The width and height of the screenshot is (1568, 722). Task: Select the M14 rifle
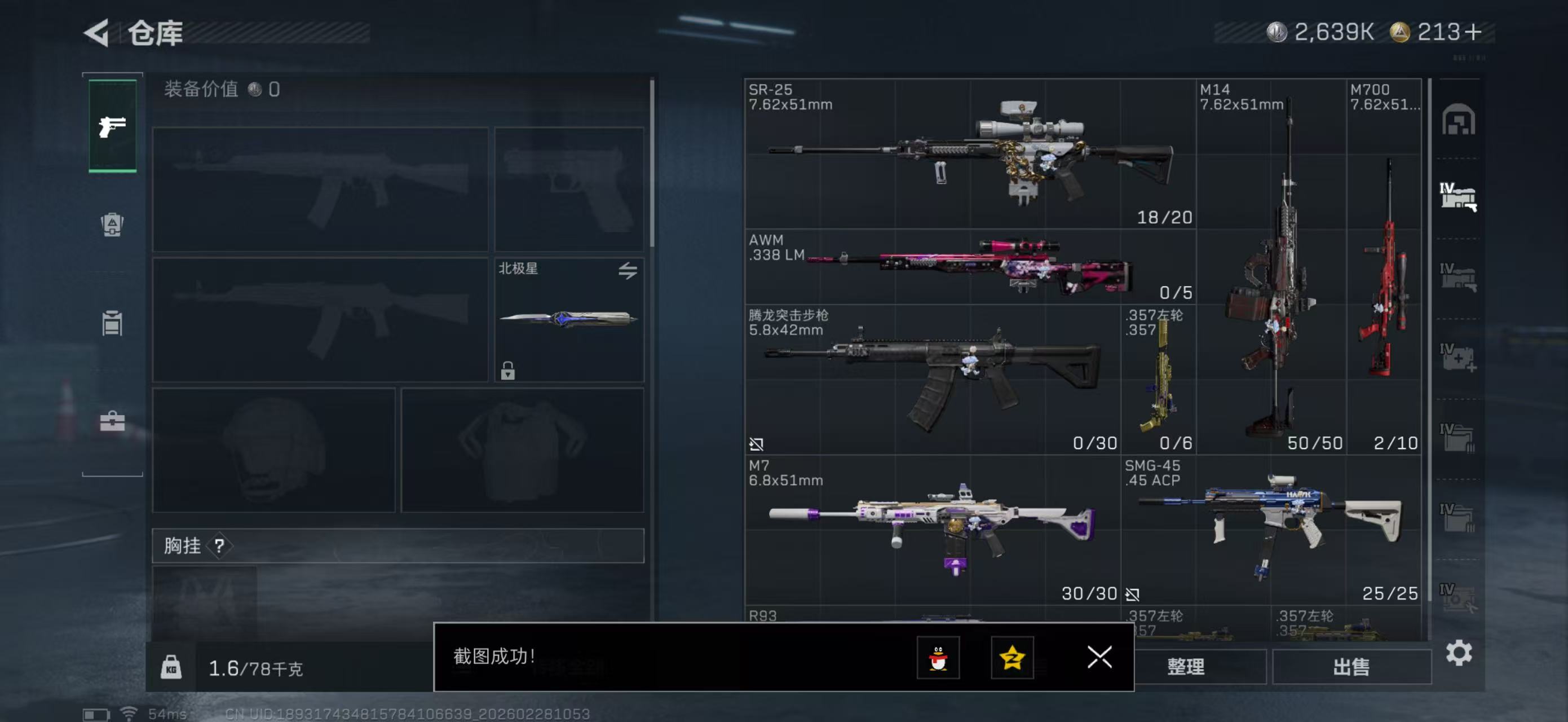coord(1271,267)
